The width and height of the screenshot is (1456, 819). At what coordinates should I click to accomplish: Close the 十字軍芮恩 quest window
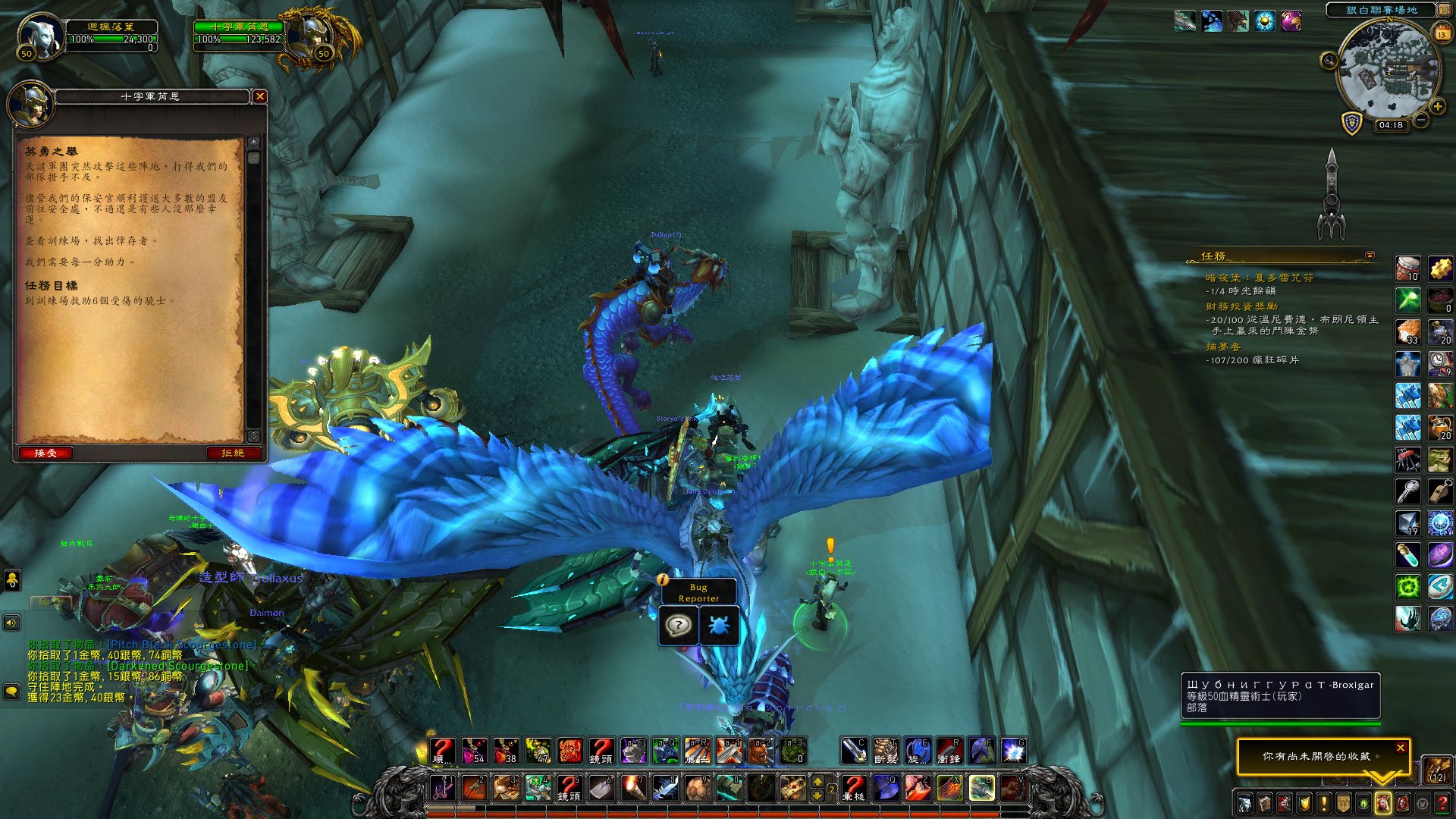(x=259, y=96)
